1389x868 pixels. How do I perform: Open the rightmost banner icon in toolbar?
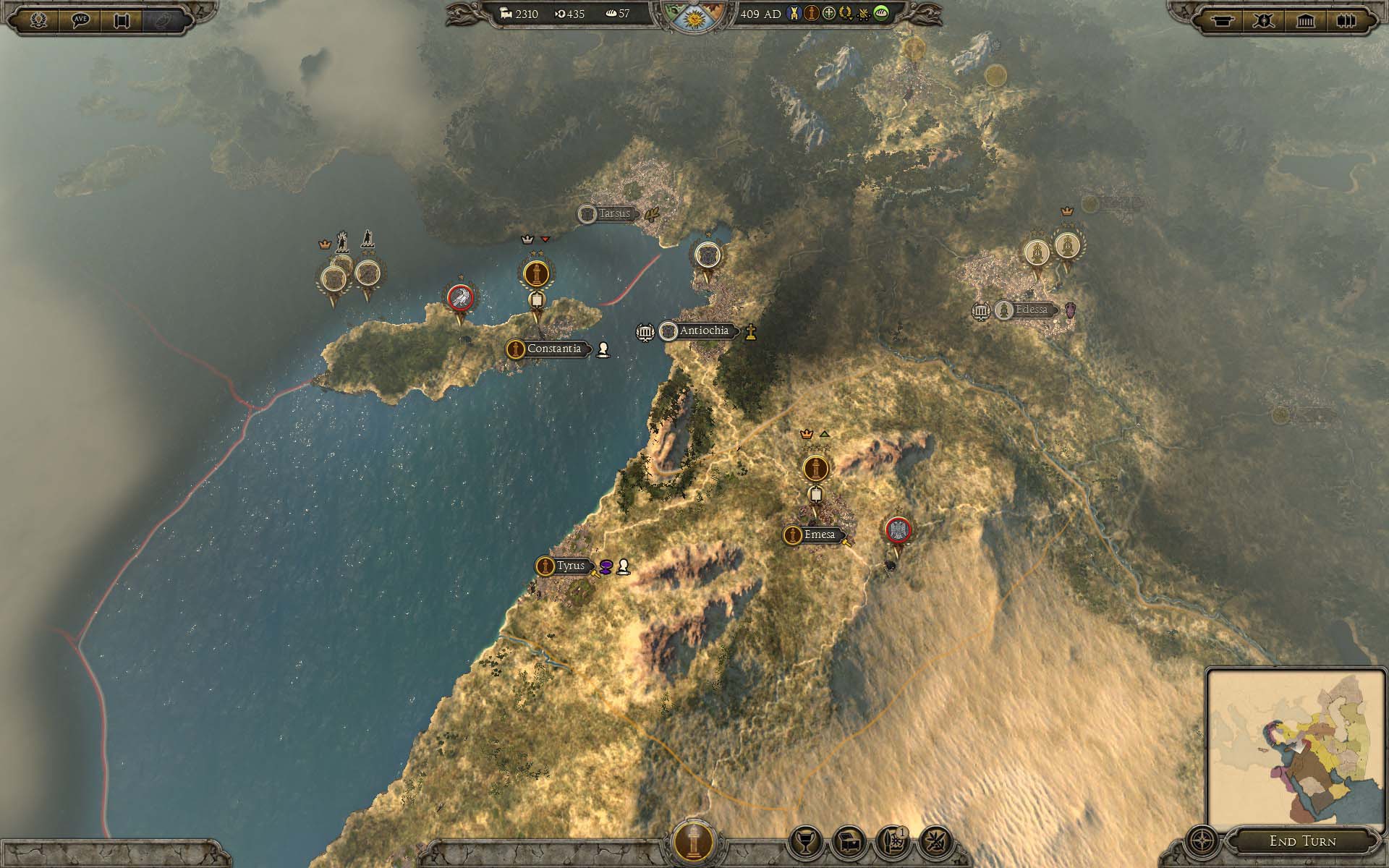[x=1346, y=20]
